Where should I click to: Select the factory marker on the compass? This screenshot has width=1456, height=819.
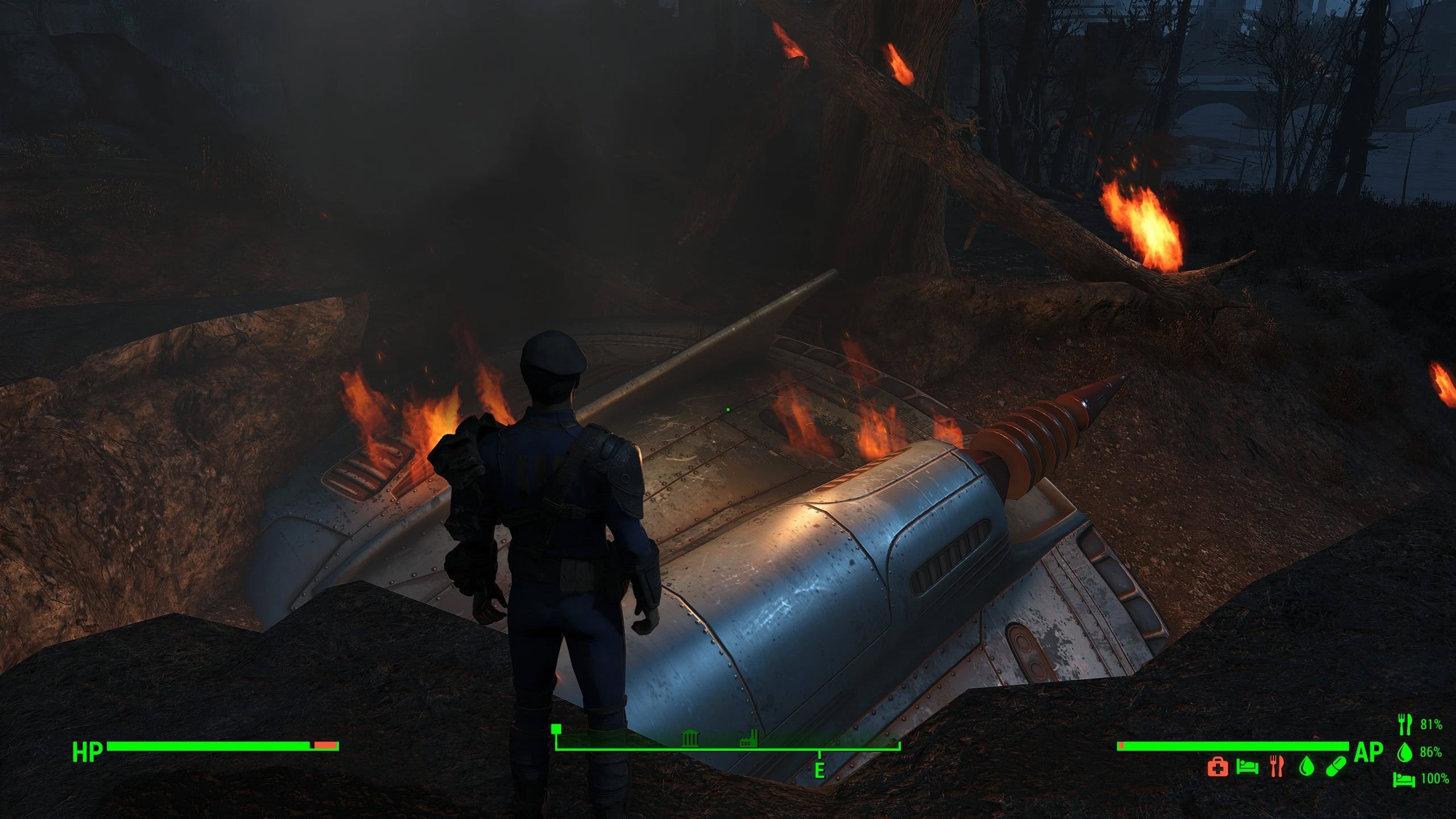tap(748, 739)
